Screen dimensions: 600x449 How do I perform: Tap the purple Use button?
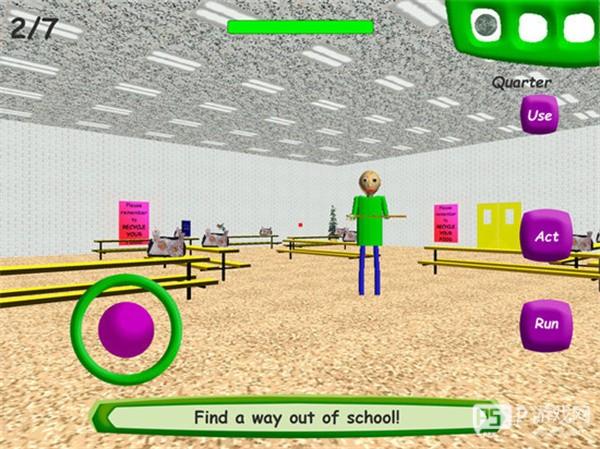[x=539, y=116]
